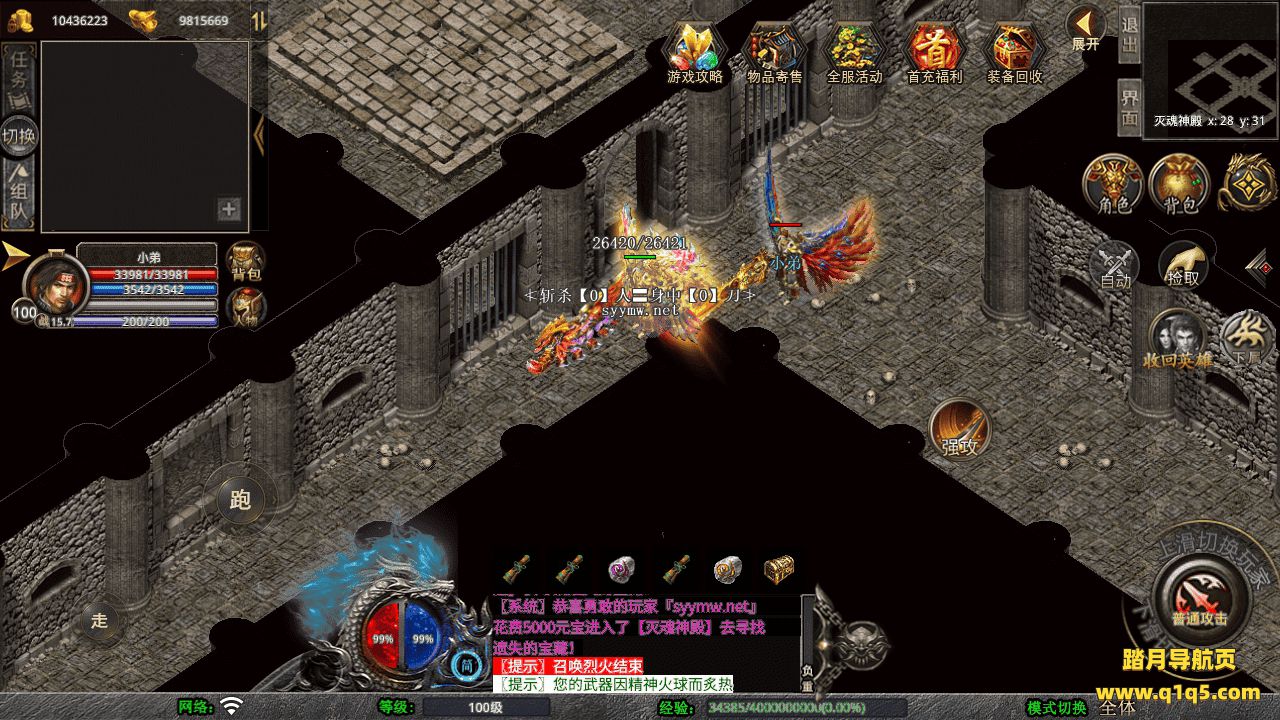Open the 首充福利 first-recharge bonus
The image size is (1280, 720).
[934, 50]
